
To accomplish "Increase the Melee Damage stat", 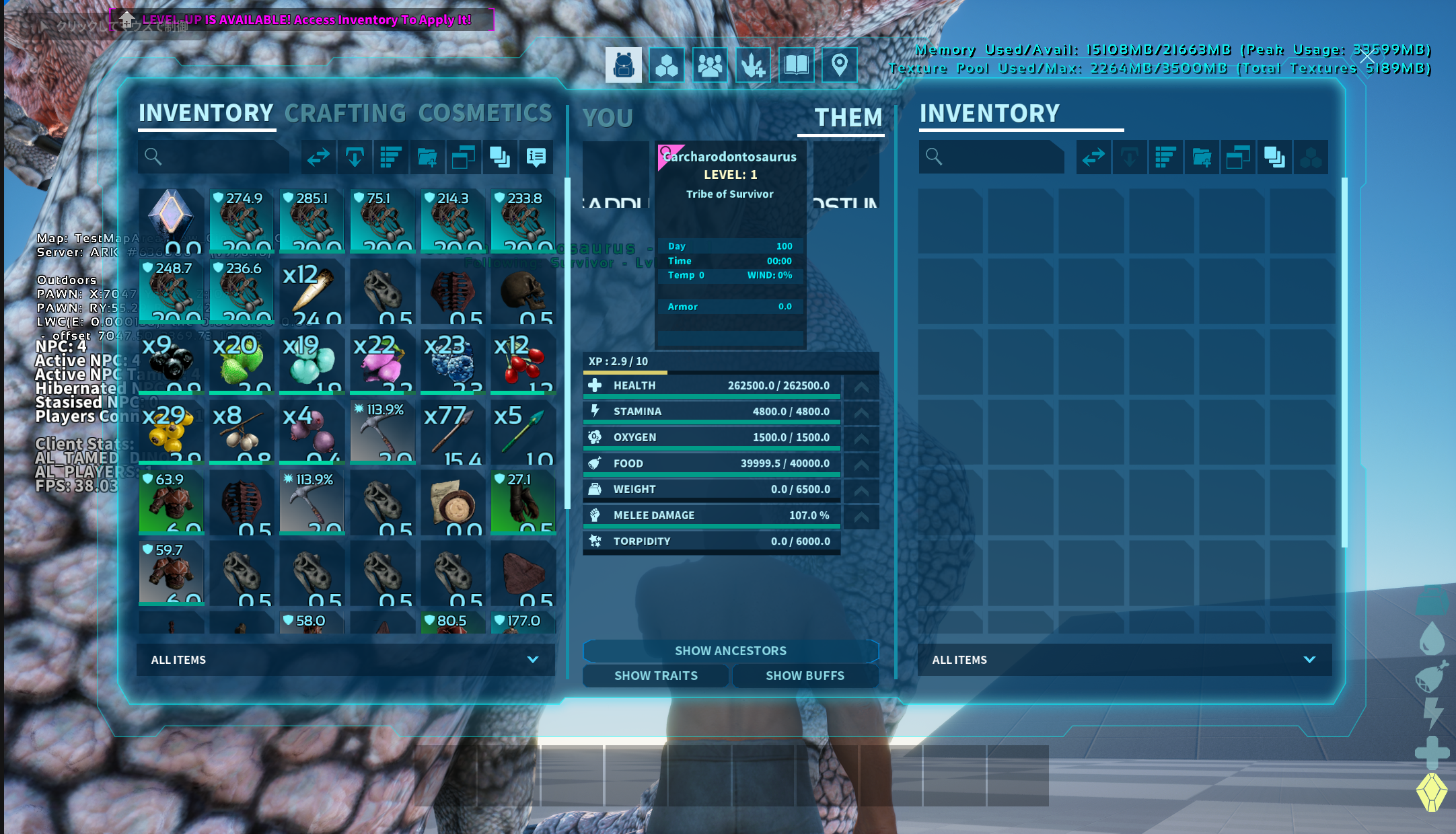I will point(861,516).
